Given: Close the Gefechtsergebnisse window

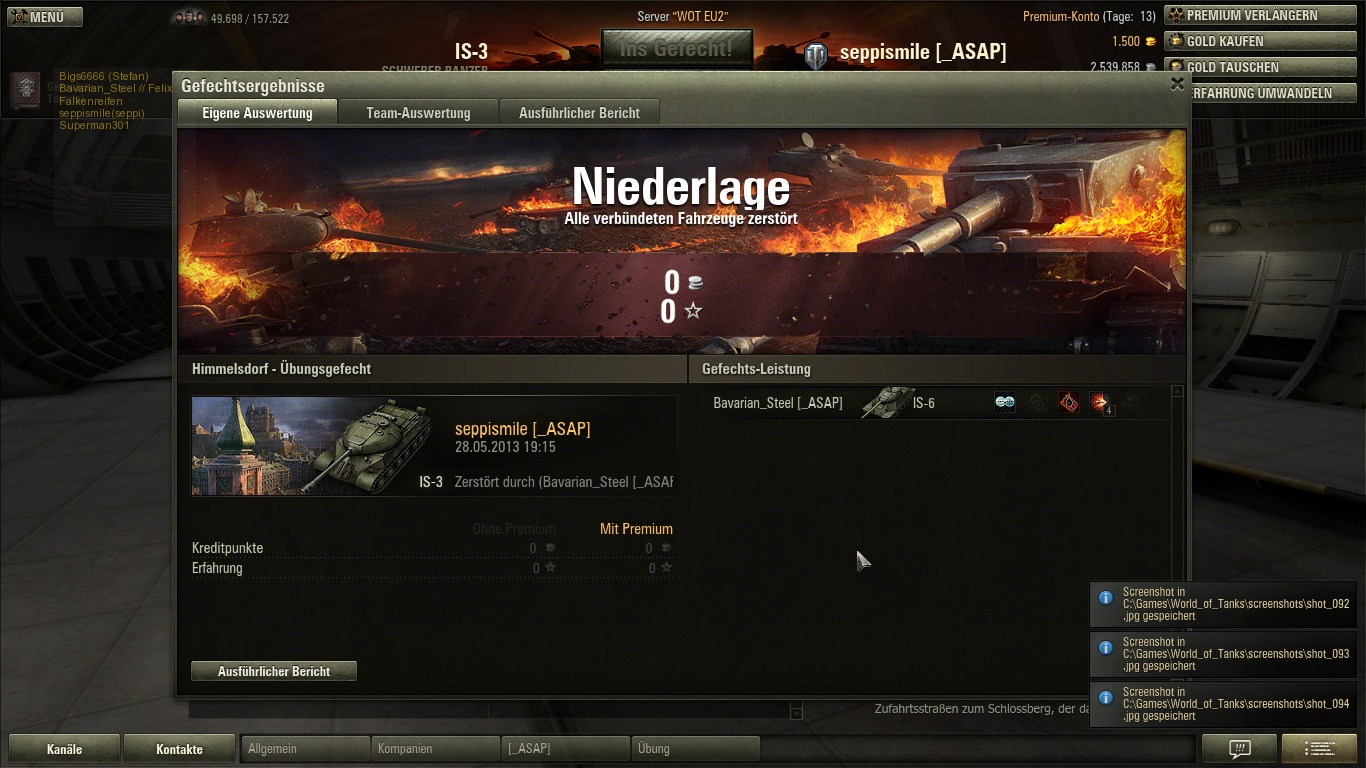Looking at the screenshot, I should click(x=1177, y=85).
